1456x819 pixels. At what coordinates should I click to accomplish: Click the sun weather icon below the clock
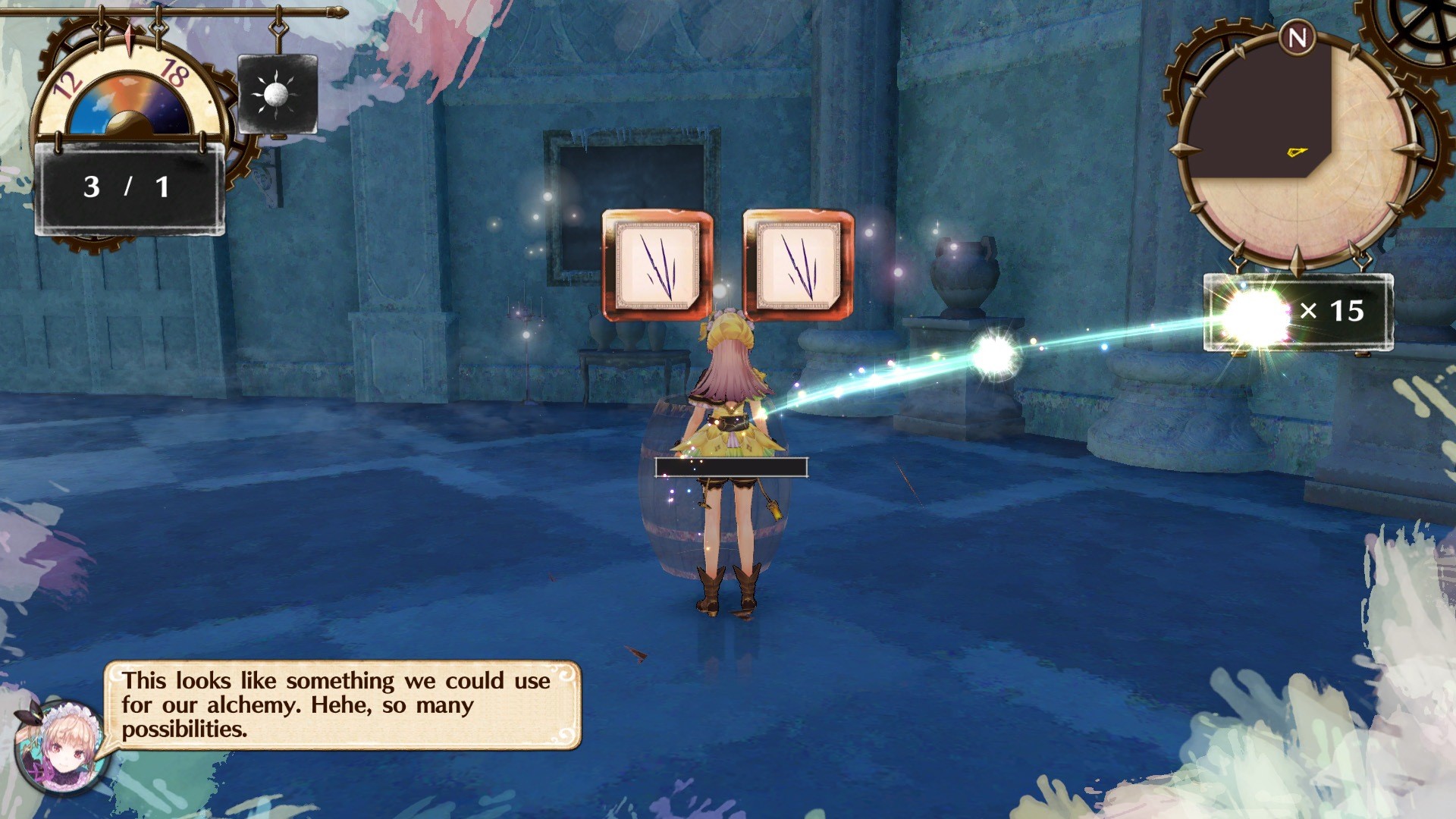point(278,93)
